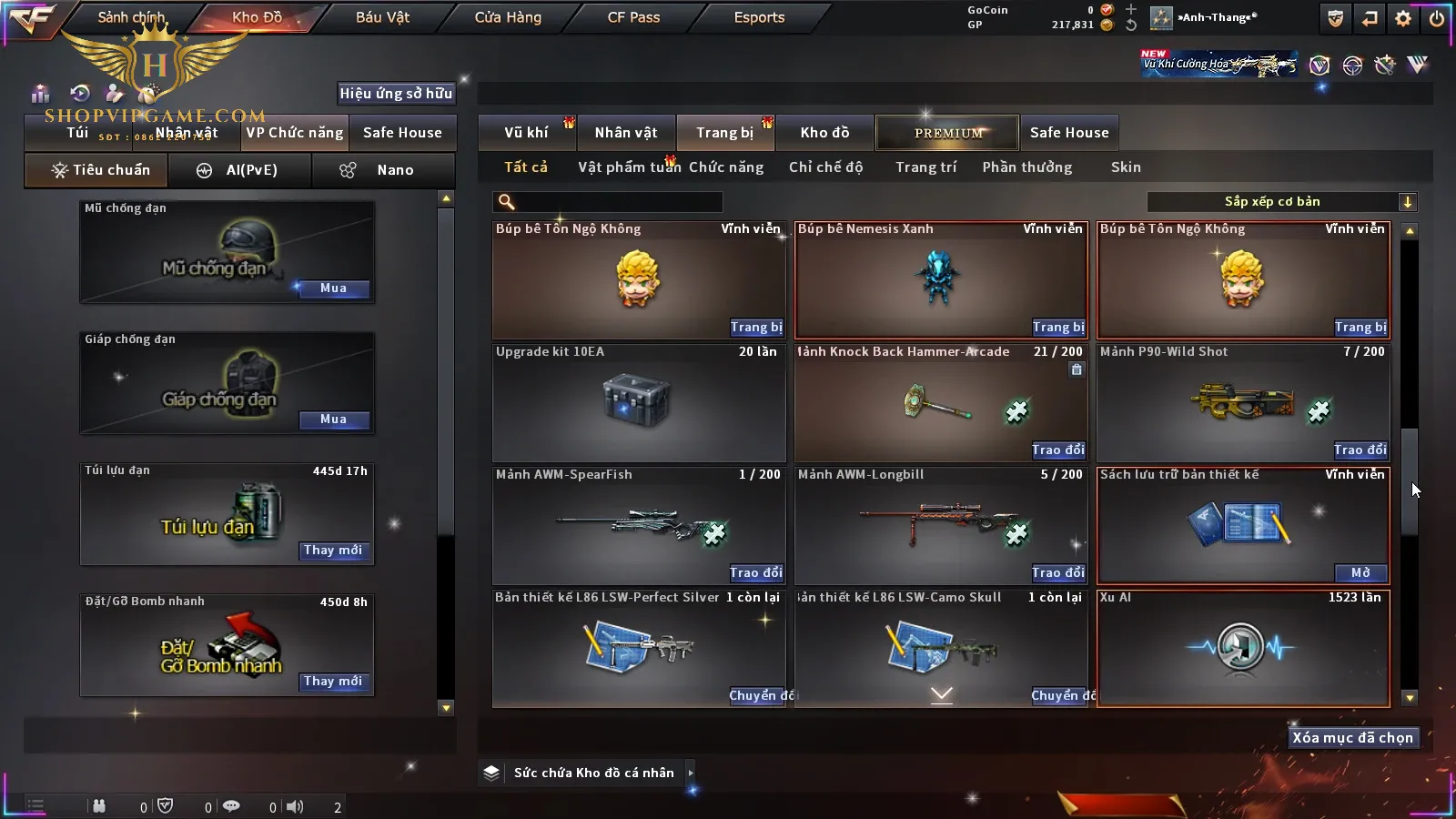The height and width of the screenshot is (819, 1456).
Task: Equip the Búp bê Nemesis Xanh doll
Action: (1057, 328)
